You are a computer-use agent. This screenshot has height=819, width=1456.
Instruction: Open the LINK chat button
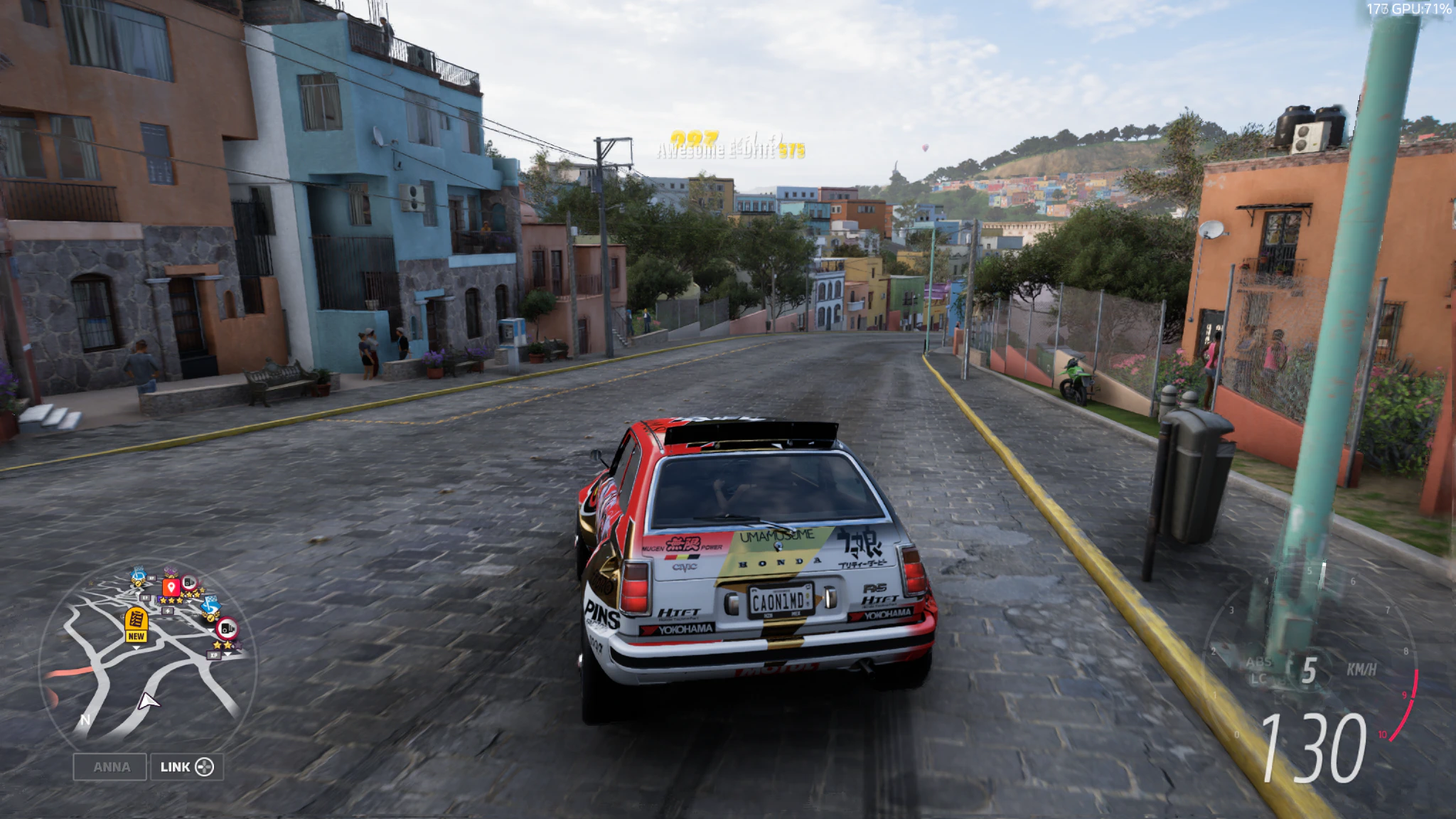(186, 767)
